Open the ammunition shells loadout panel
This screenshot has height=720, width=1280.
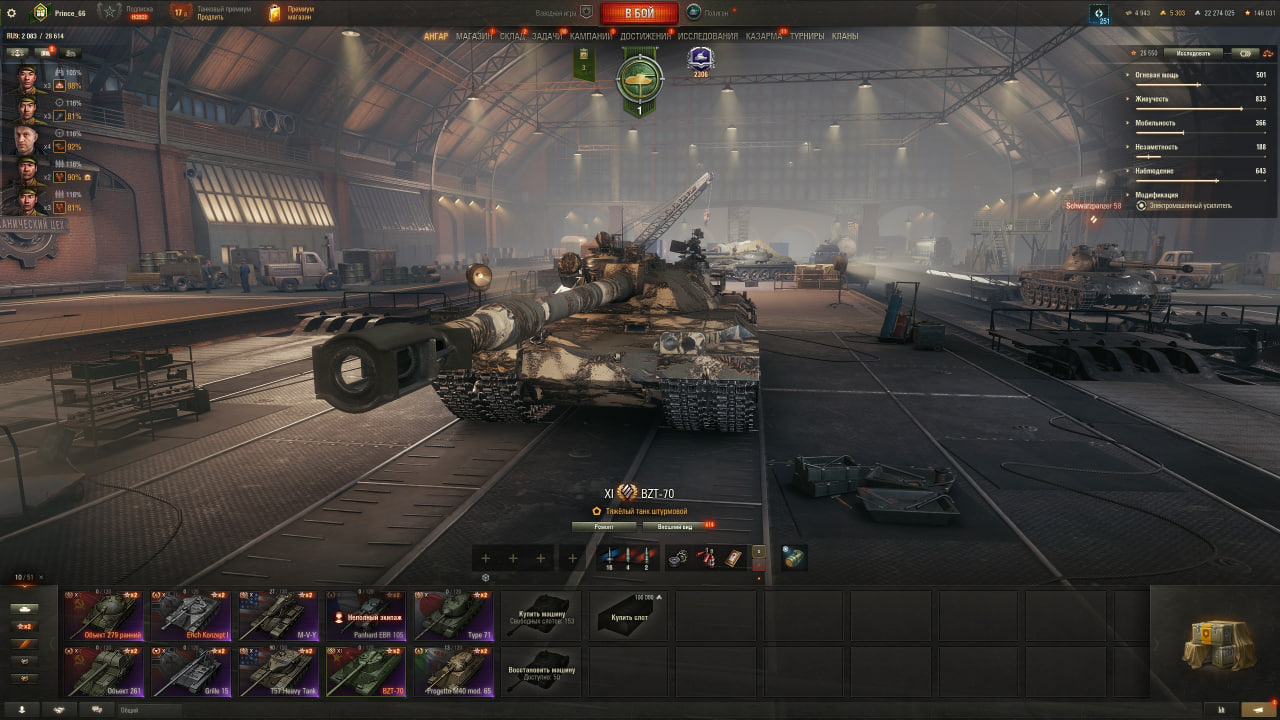pos(627,558)
